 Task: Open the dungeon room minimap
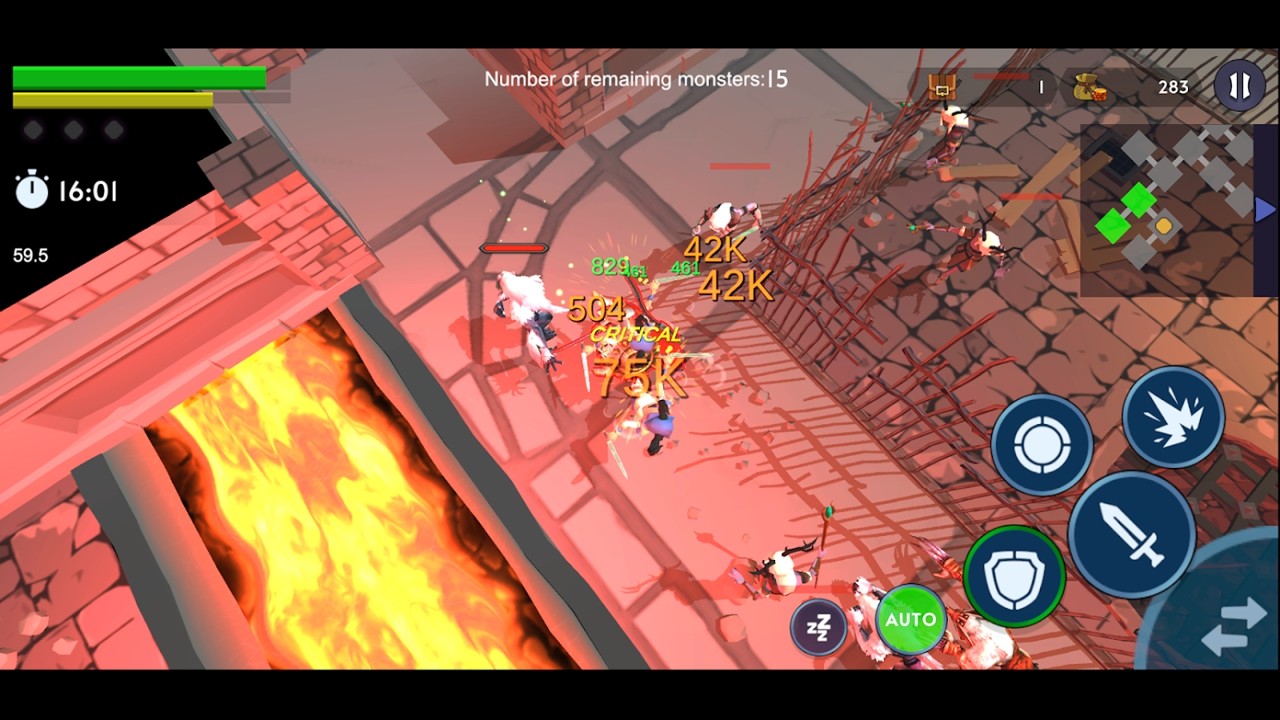point(1166,210)
